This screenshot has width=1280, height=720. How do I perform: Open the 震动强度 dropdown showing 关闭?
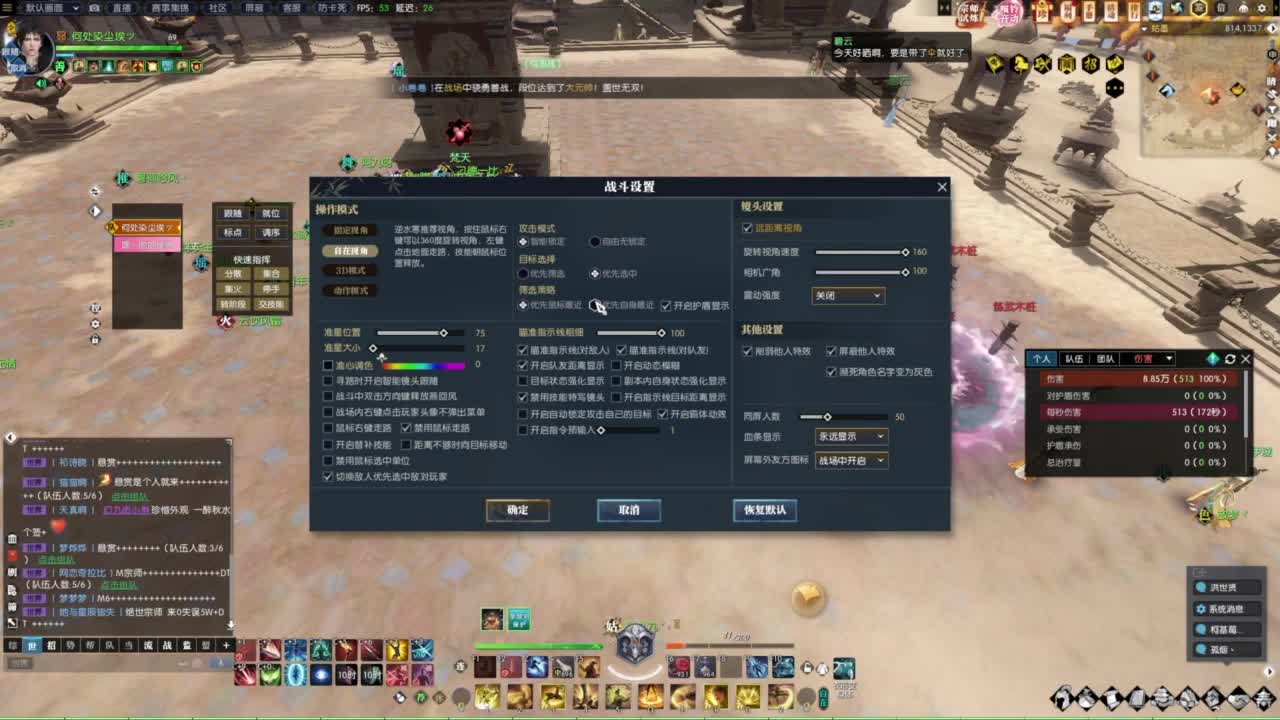coord(848,295)
